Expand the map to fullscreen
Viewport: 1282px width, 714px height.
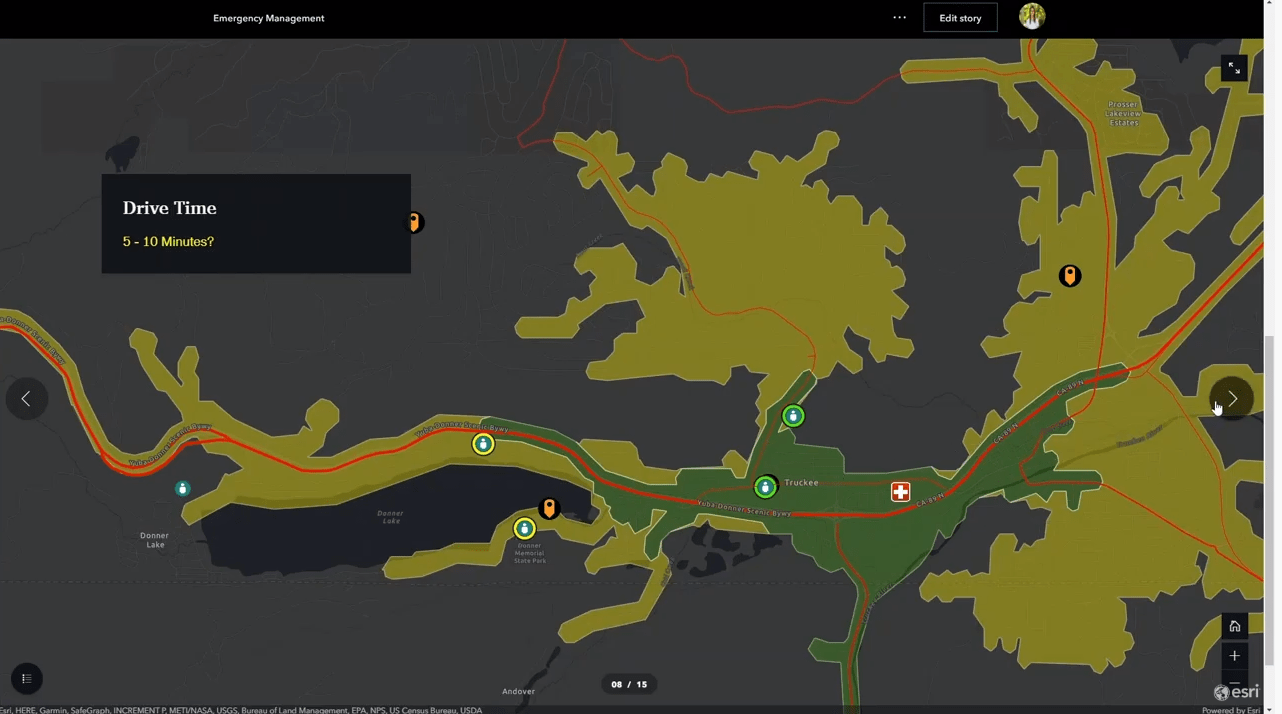tap(1234, 68)
